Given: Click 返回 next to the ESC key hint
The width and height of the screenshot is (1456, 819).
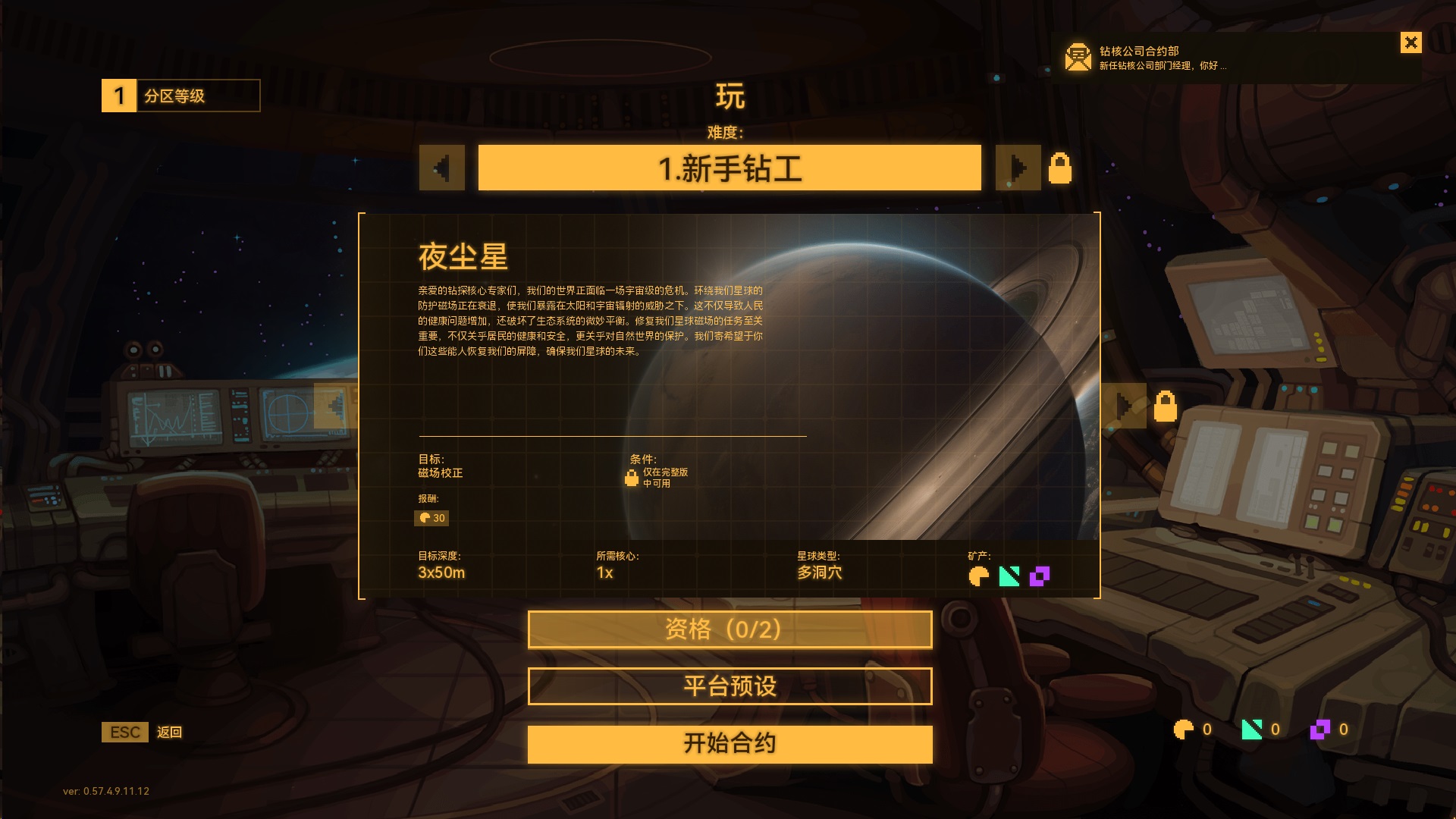Looking at the screenshot, I should tap(170, 733).
